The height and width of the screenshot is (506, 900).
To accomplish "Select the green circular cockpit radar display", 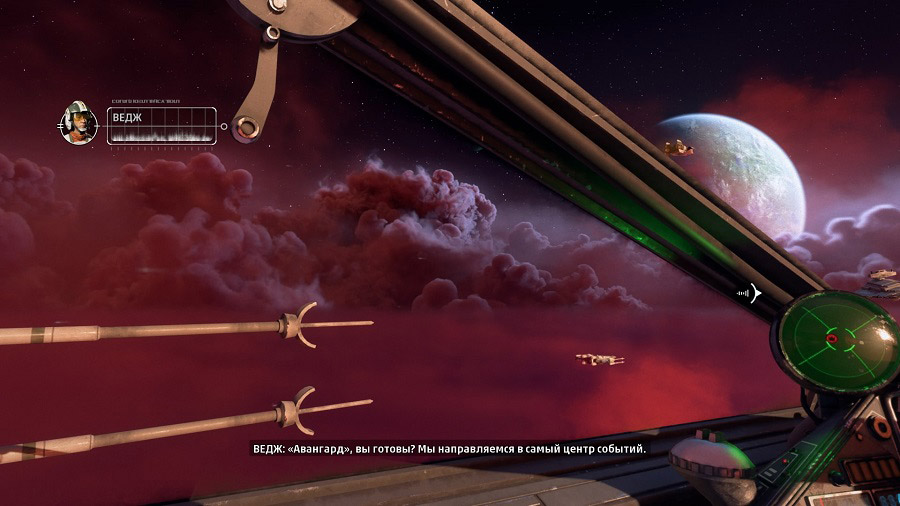I will tap(835, 339).
